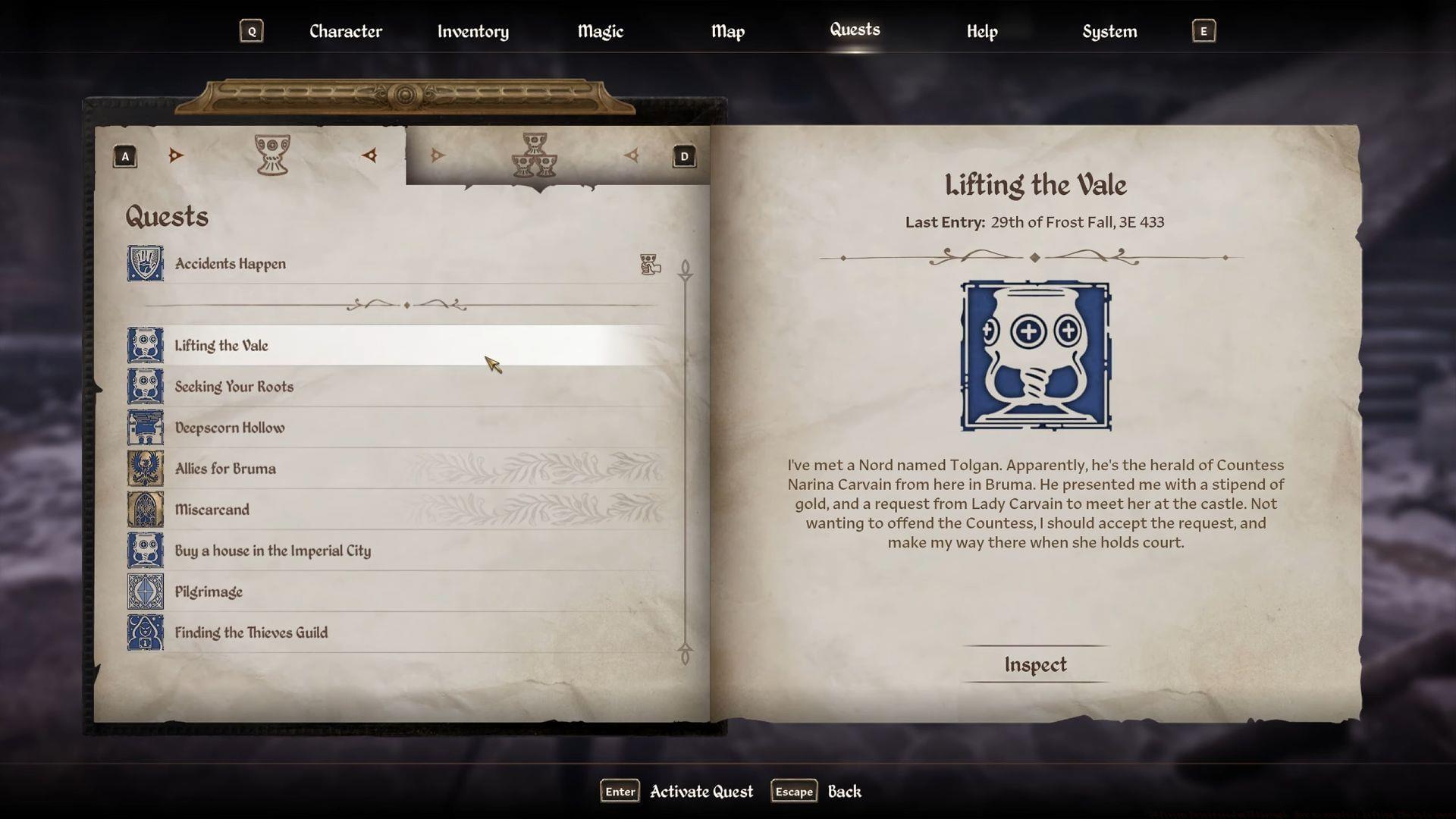Switch to the Inventory tab

(x=472, y=31)
